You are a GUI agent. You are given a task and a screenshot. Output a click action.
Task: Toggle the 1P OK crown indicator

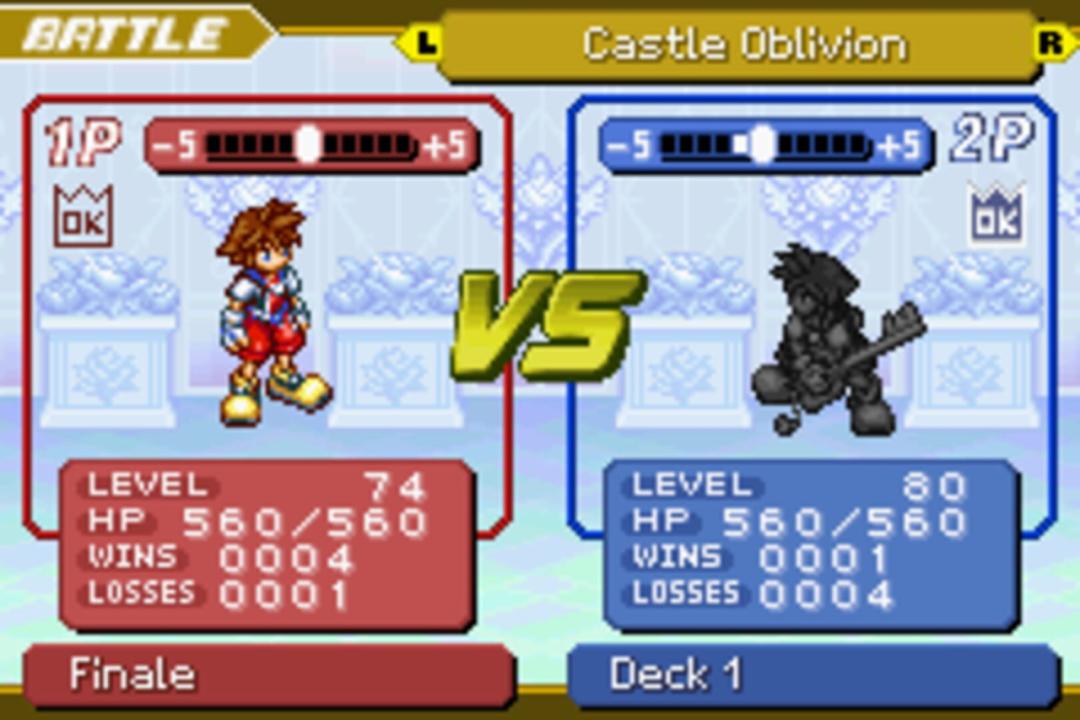pos(83,216)
